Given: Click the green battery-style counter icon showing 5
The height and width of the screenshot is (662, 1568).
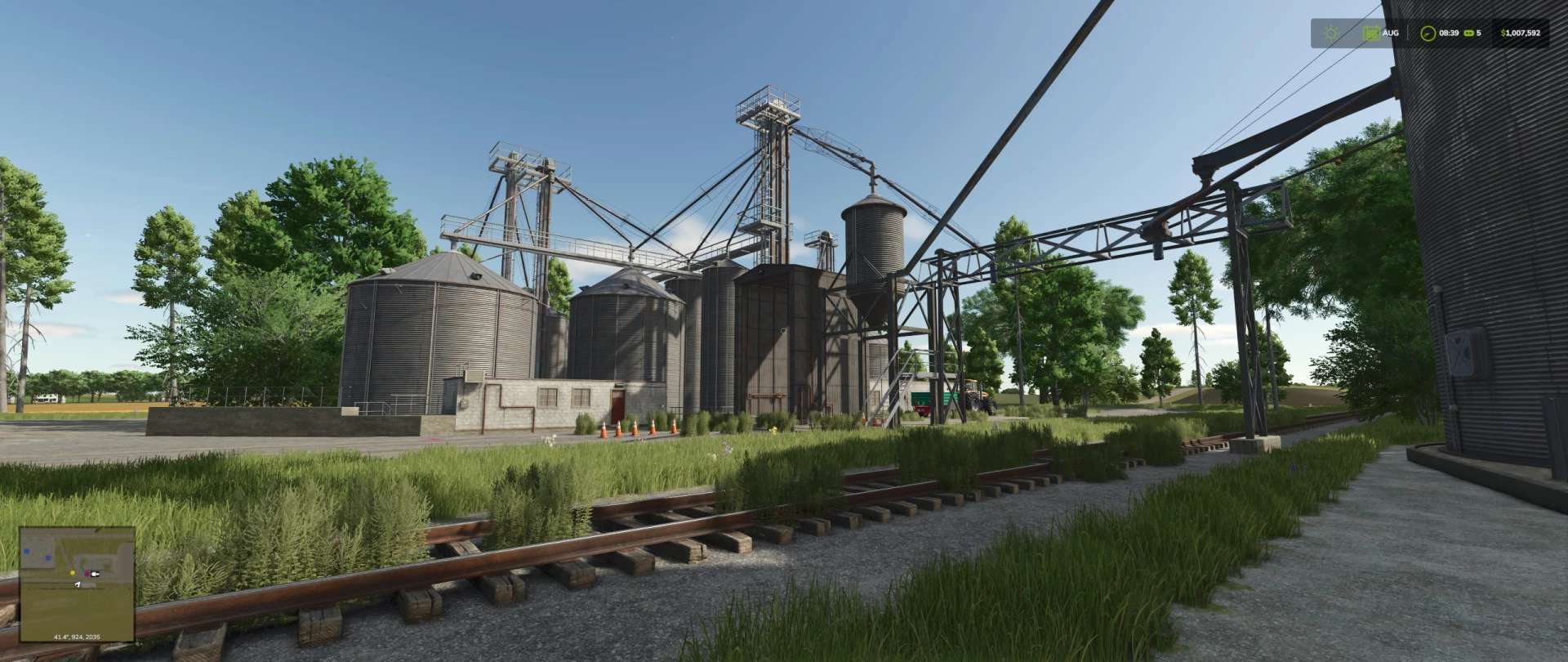Looking at the screenshot, I should coord(1468,33).
